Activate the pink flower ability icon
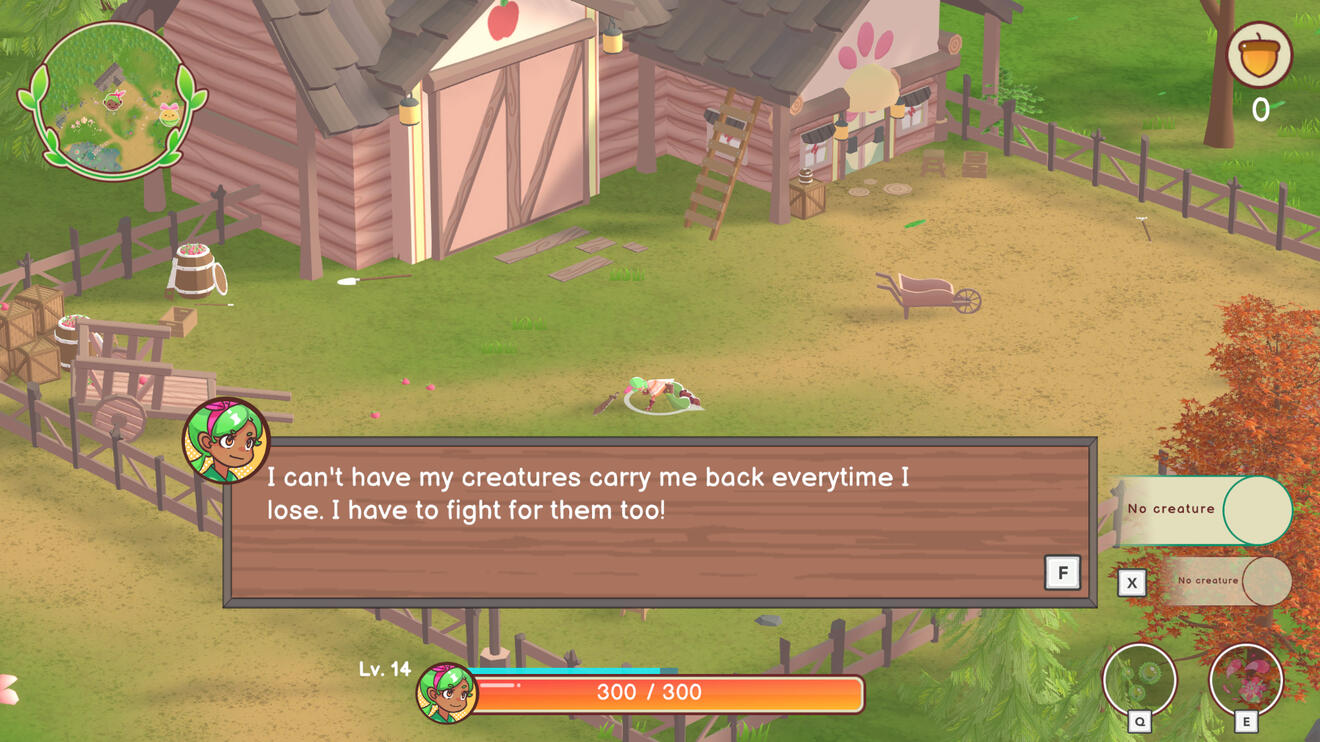 pyautogui.click(x=1245, y=679)
